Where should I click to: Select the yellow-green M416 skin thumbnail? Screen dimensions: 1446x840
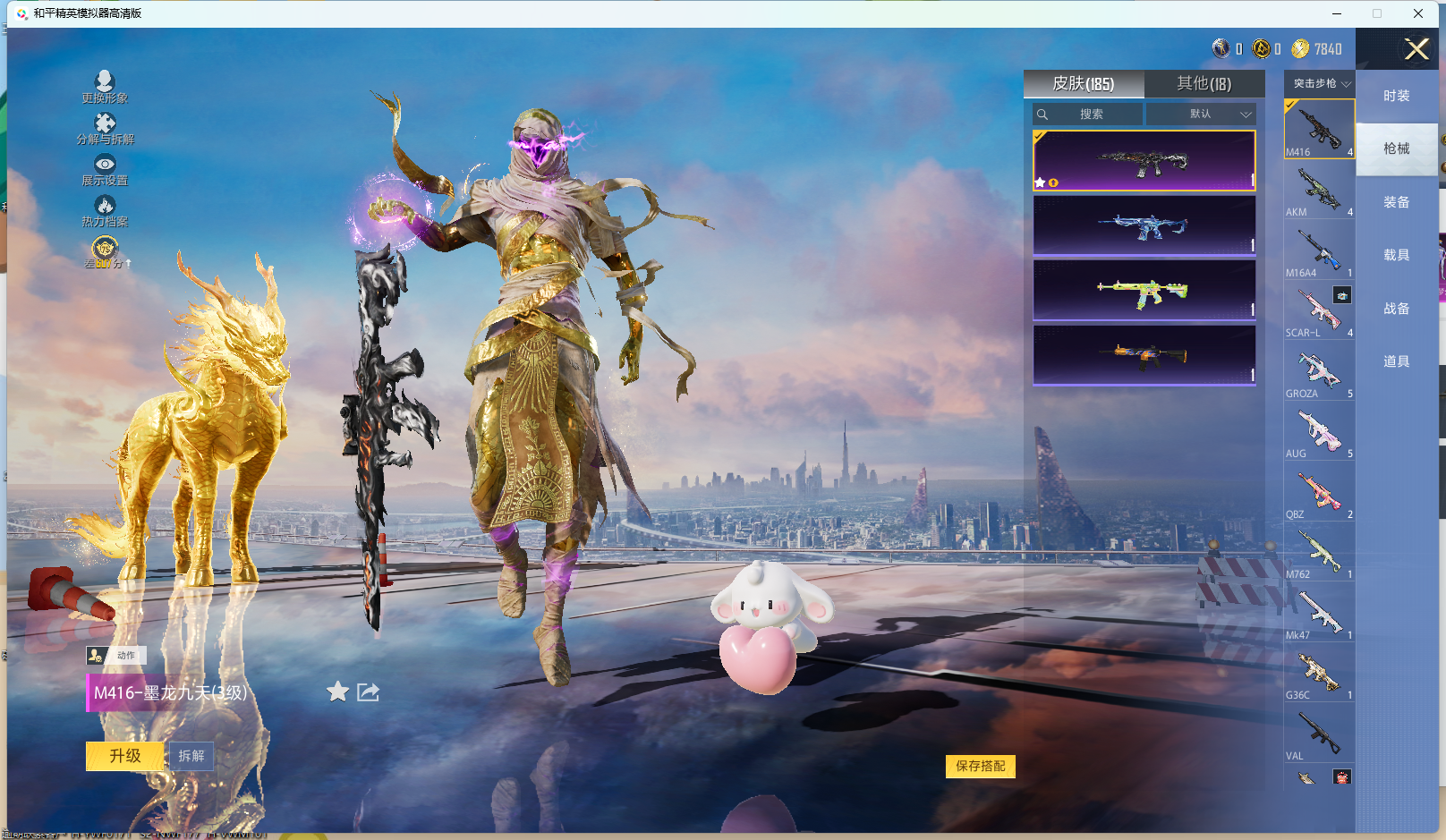point(1144,290)
